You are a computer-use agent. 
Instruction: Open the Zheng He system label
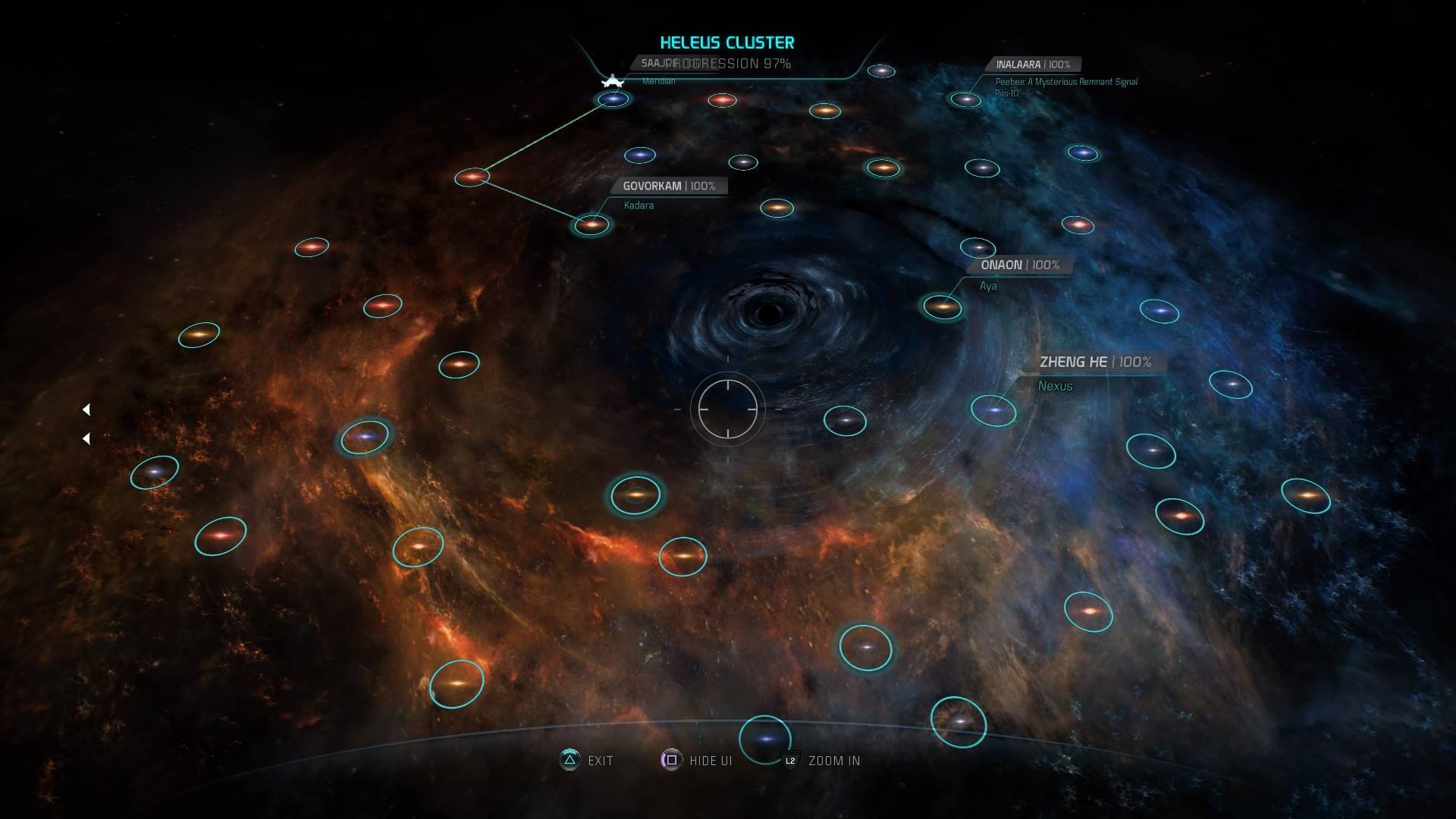tap(1094, 362)
